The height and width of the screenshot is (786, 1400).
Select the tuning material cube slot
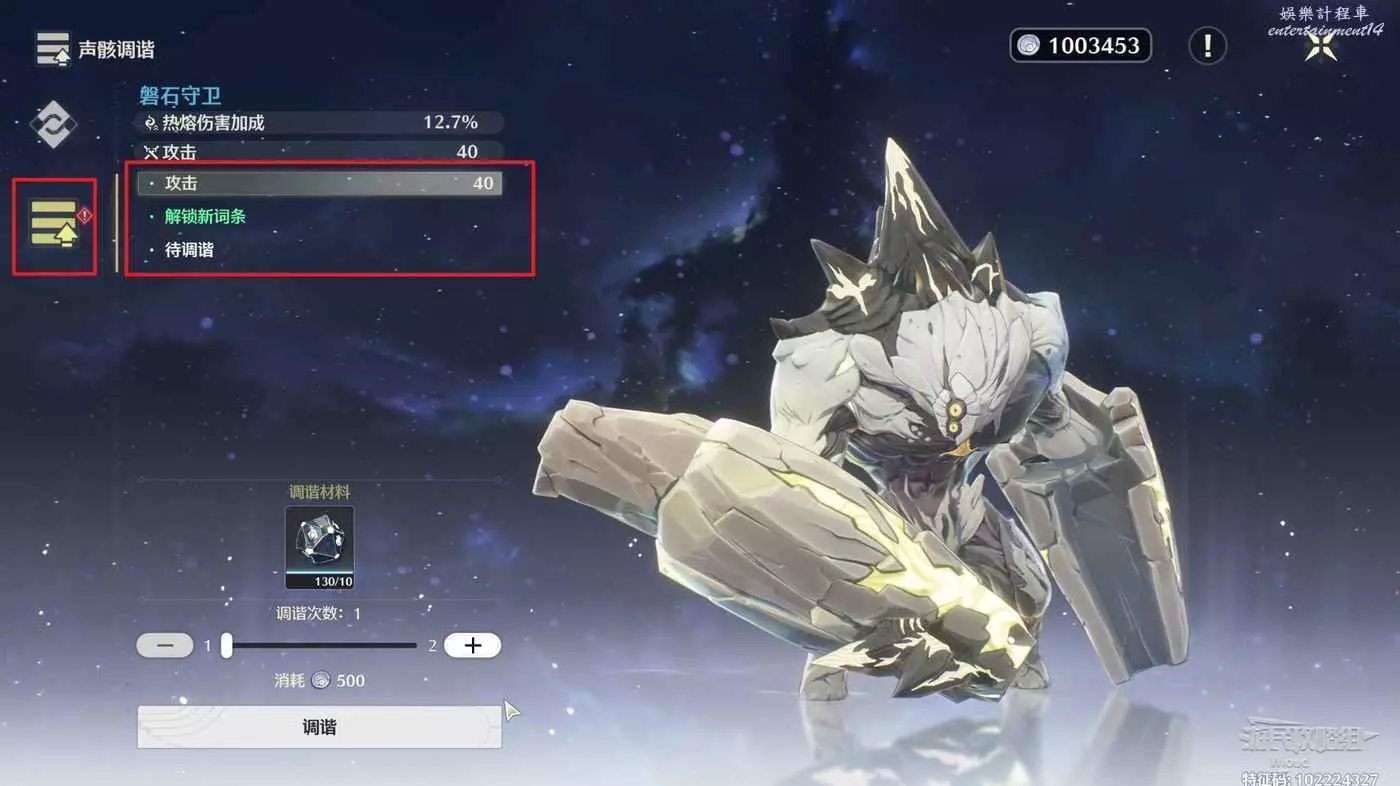pos(319,547)
